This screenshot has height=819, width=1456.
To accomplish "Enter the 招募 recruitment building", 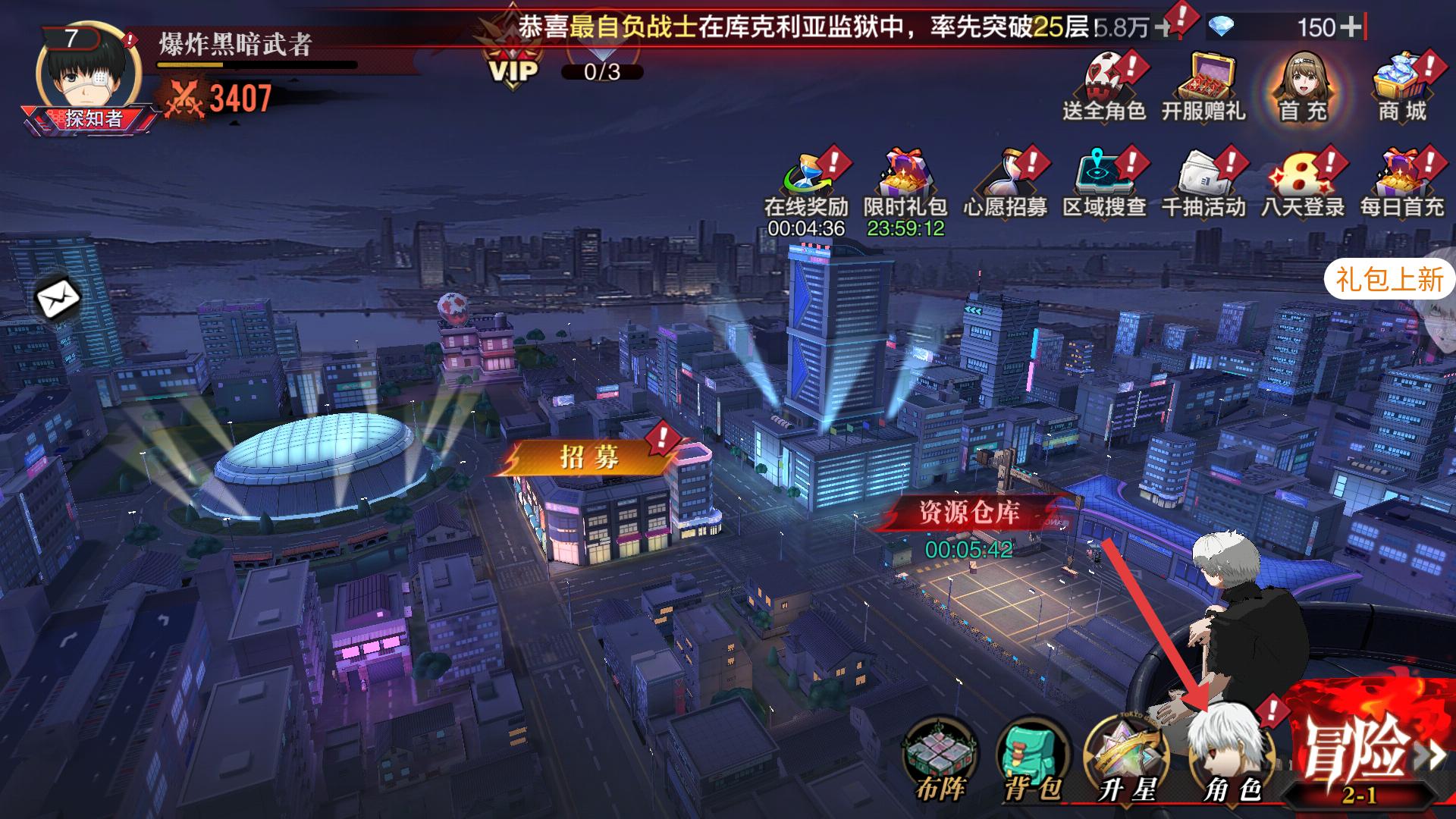I will coord(589,457).
